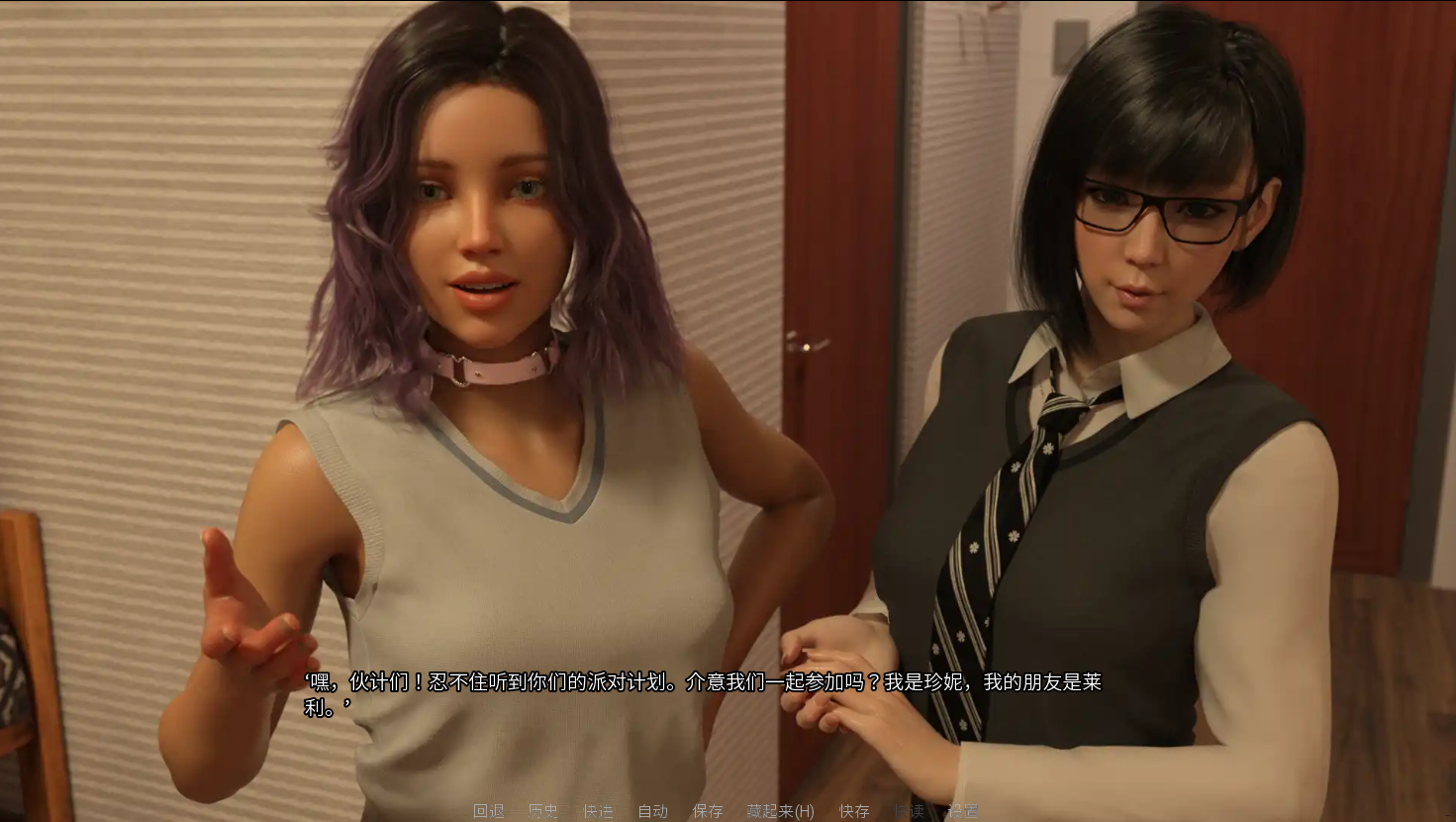Perform a 快存 quick save
The height and width of the screenshot is (822, 1456).
(852, 810)
